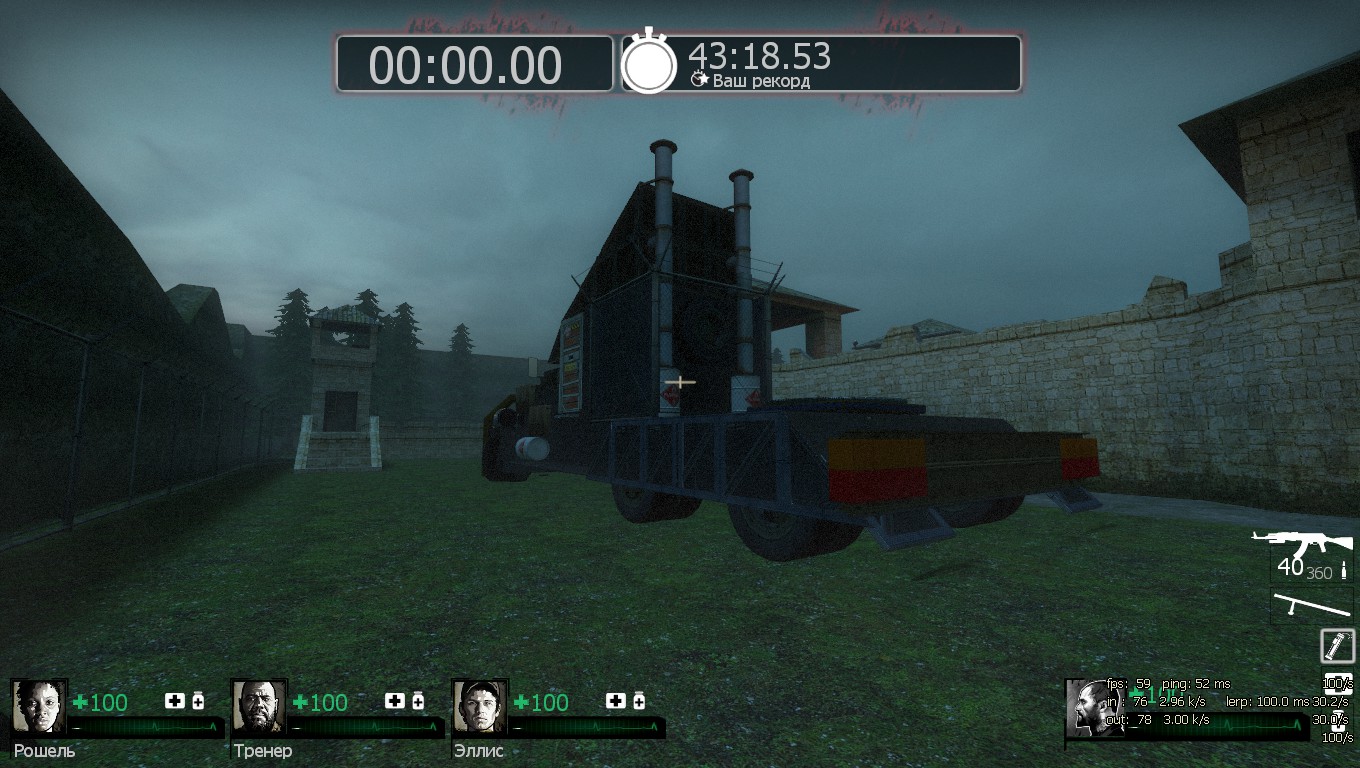Select the pipe bomb throwable slot

(1337, 646)
